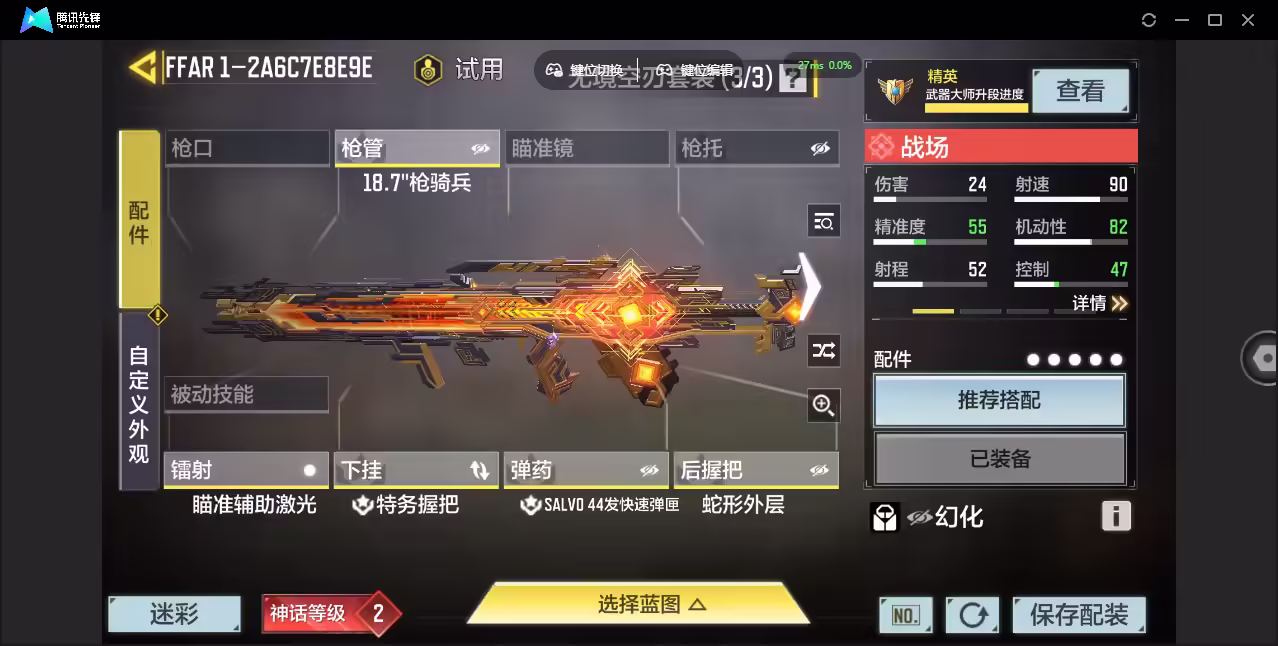Viewport: 1278px width, 646px height.
Task: Open the 弹药 ammunition attachment slot
Action: (x=586, y=470)
